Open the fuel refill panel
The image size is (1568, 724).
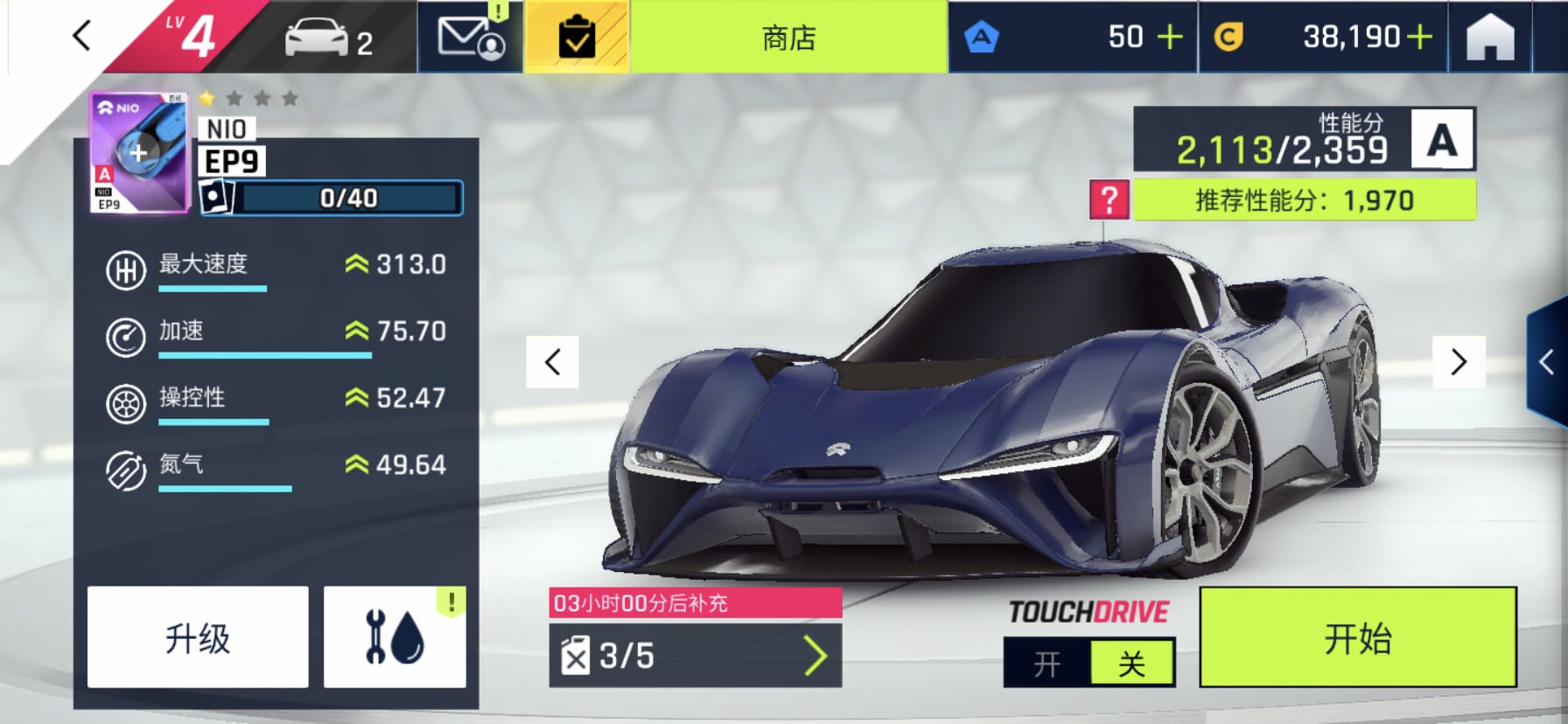click(696, 656)
